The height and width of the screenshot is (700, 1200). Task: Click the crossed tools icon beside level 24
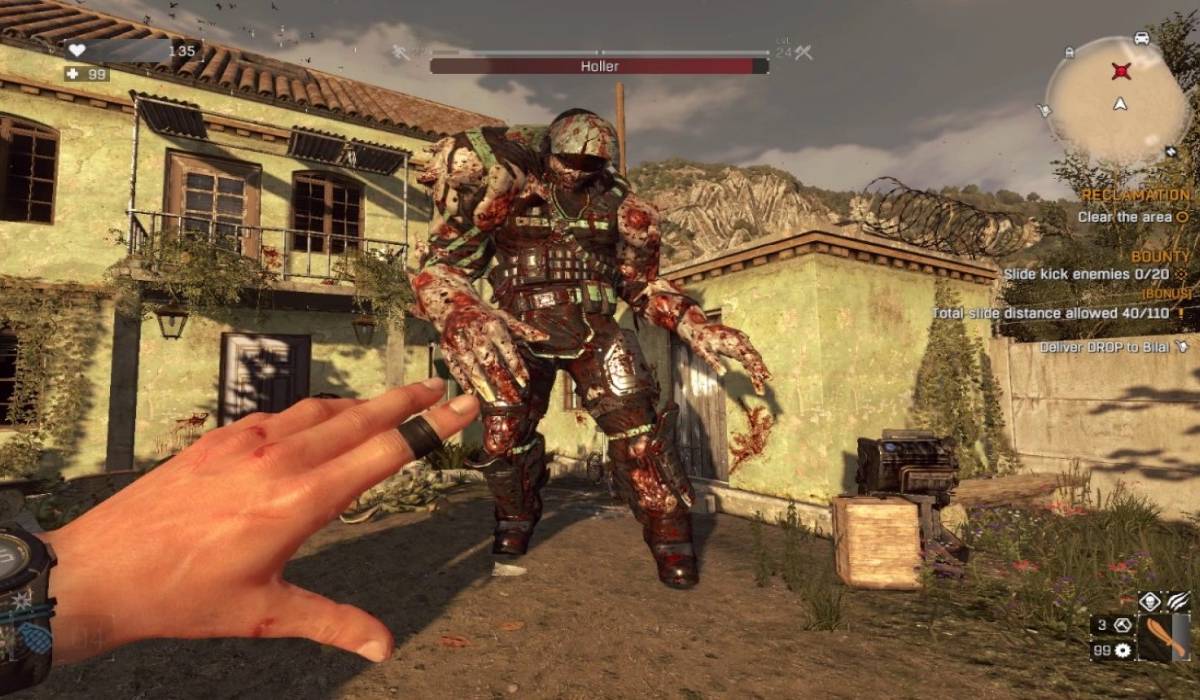[x=803, y=52]
